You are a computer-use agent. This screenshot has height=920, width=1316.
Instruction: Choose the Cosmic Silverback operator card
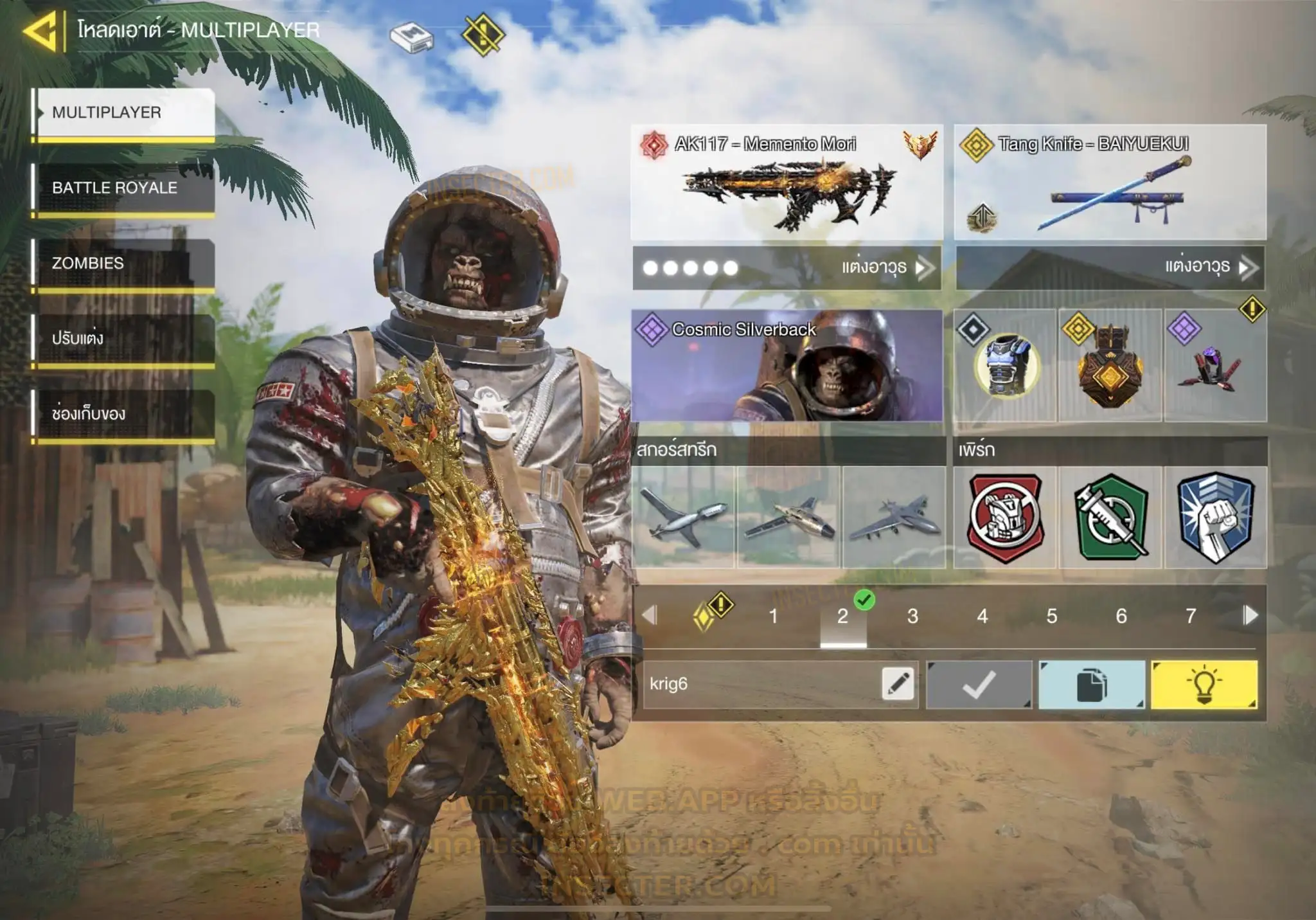pyautogui.click(x=787, y=365)
